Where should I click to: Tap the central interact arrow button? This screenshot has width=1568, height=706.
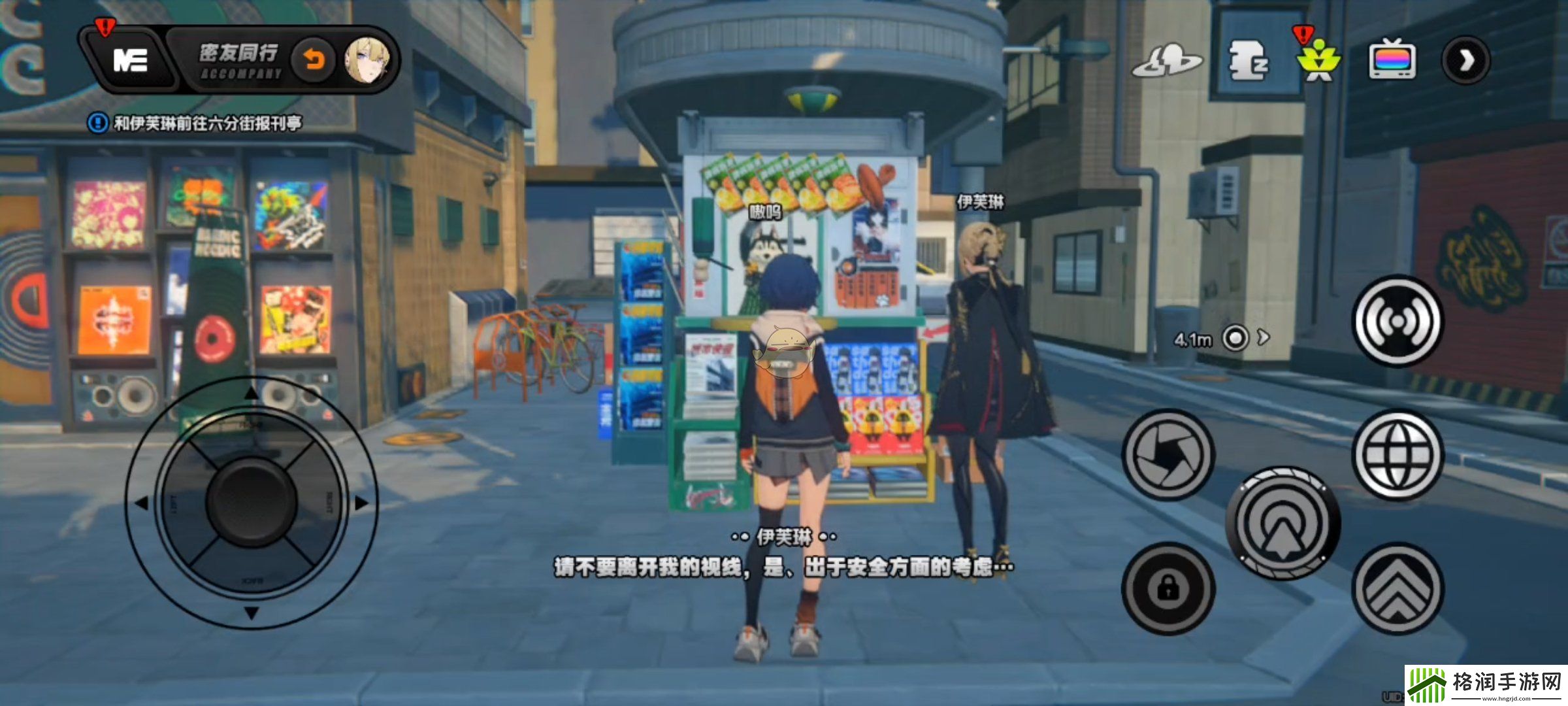point(1283,524)
